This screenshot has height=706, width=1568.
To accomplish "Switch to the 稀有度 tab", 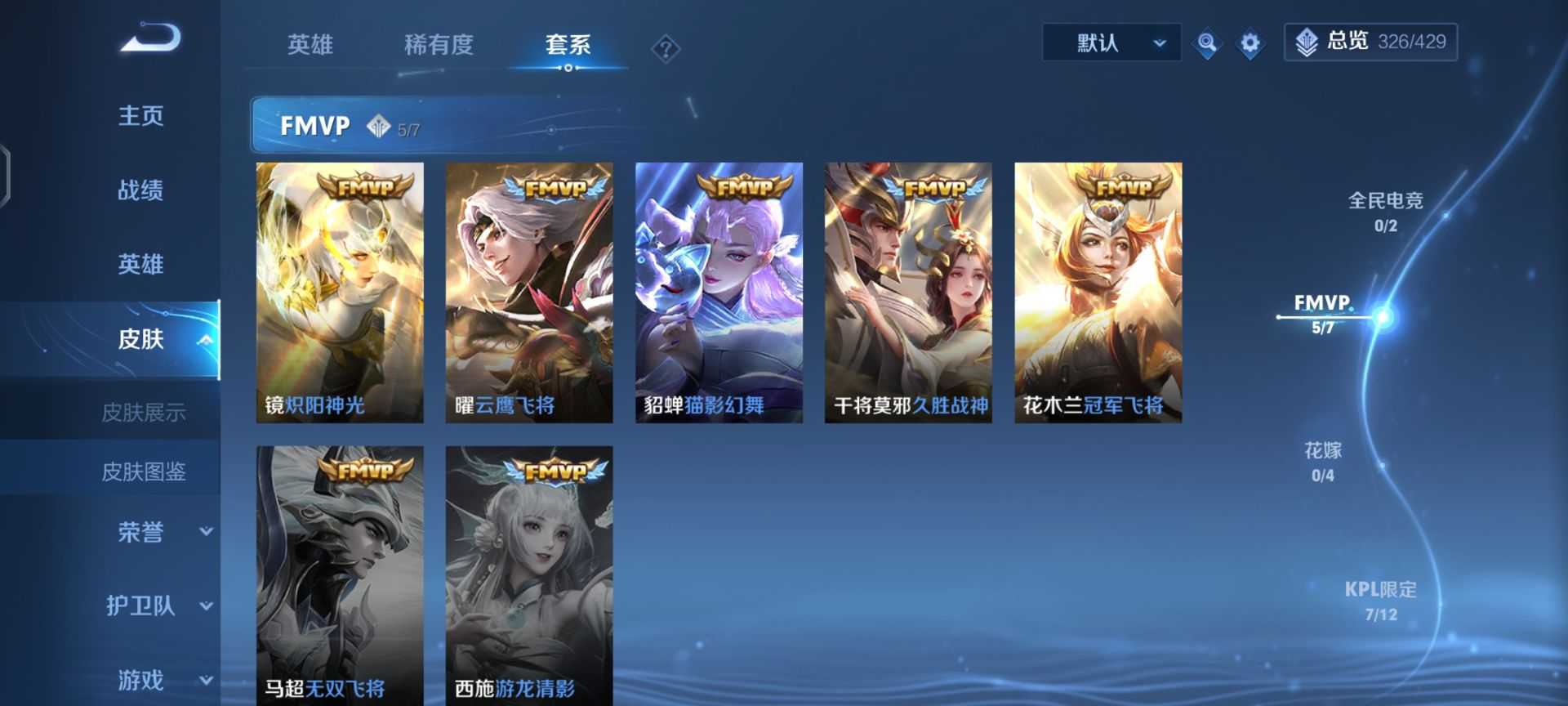I will click(439, 46).
